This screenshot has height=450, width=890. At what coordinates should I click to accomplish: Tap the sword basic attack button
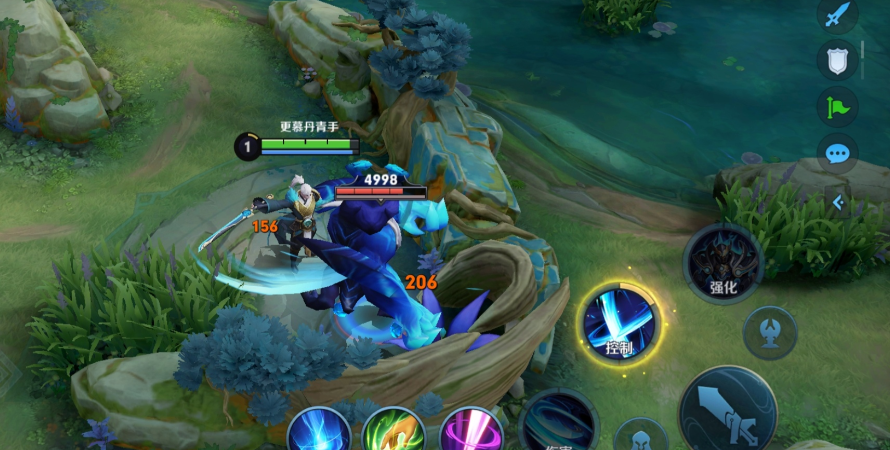(727, 412)
